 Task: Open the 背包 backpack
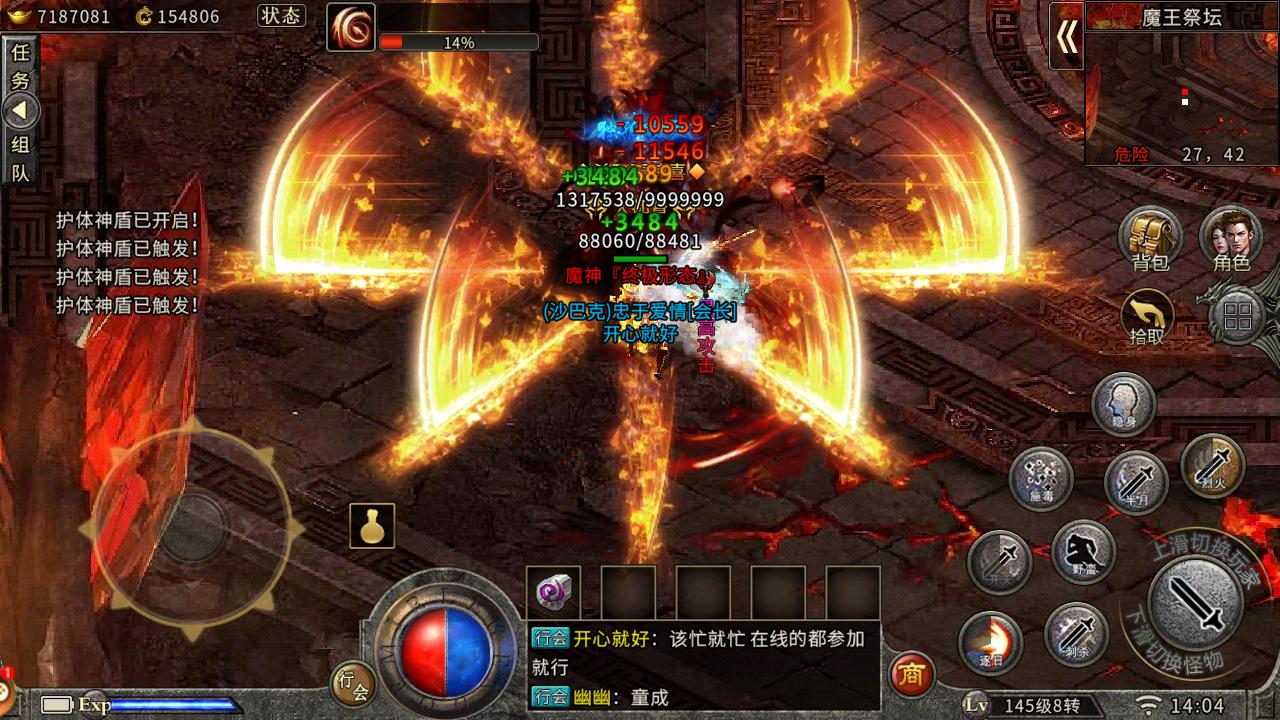[x=1150, y=240]
